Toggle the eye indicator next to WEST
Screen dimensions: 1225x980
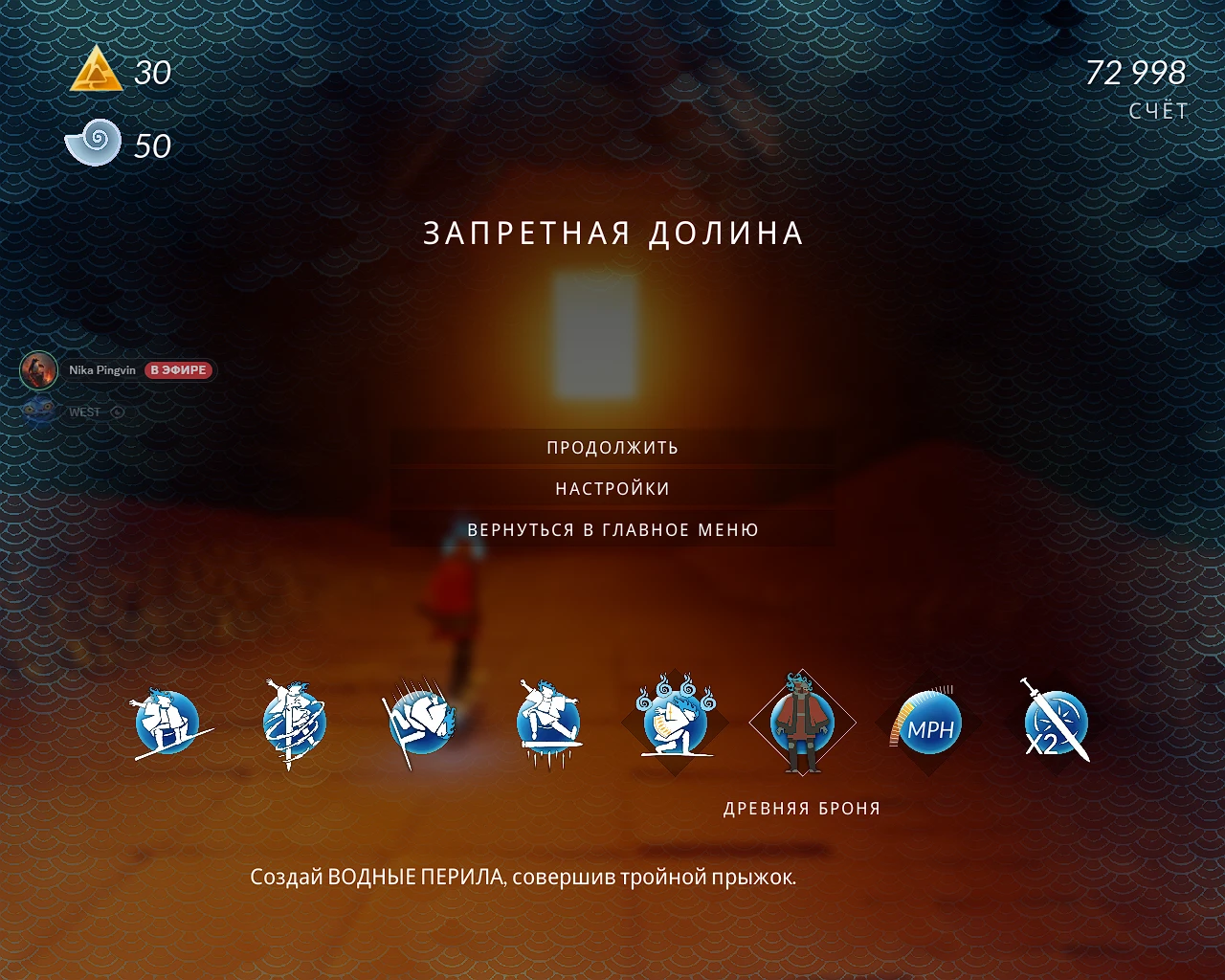116,412
